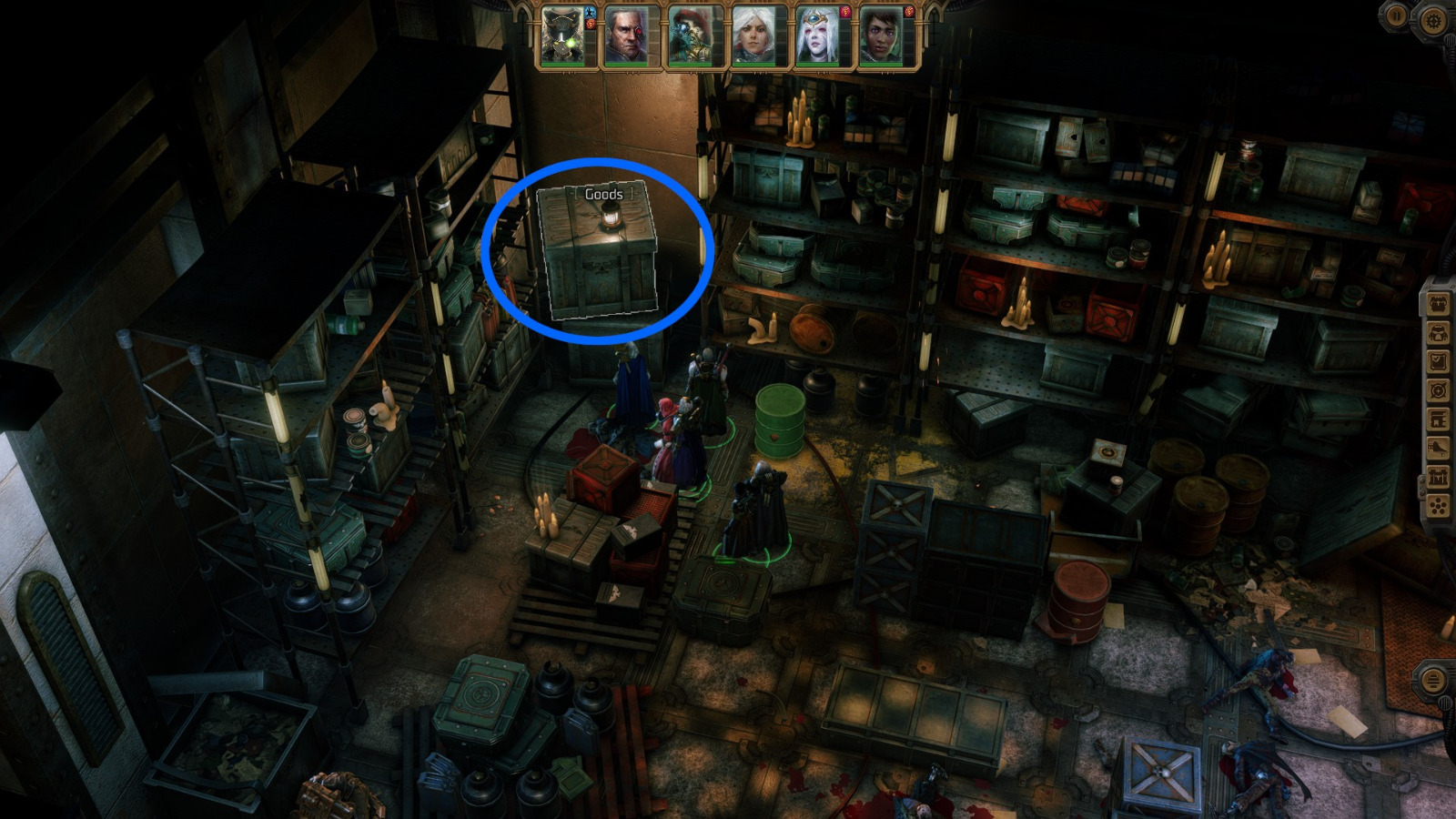Click the red debuff icon on the psyker's portrait
The height and width of the screenshot is (819, 1456).
[845, 13]
